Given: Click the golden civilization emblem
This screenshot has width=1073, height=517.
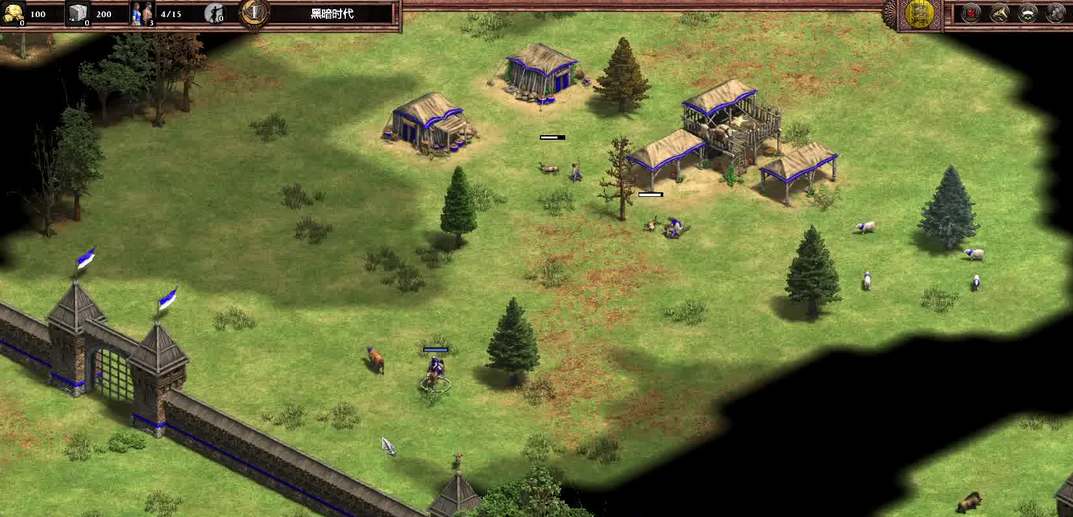Looking at the screenshot, I should (x=919, y=14).
